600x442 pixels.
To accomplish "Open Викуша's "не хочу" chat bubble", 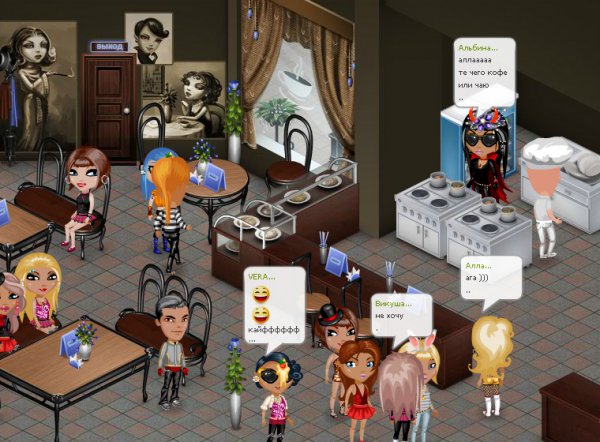I will pyautogui.click(x=399, y=312).
